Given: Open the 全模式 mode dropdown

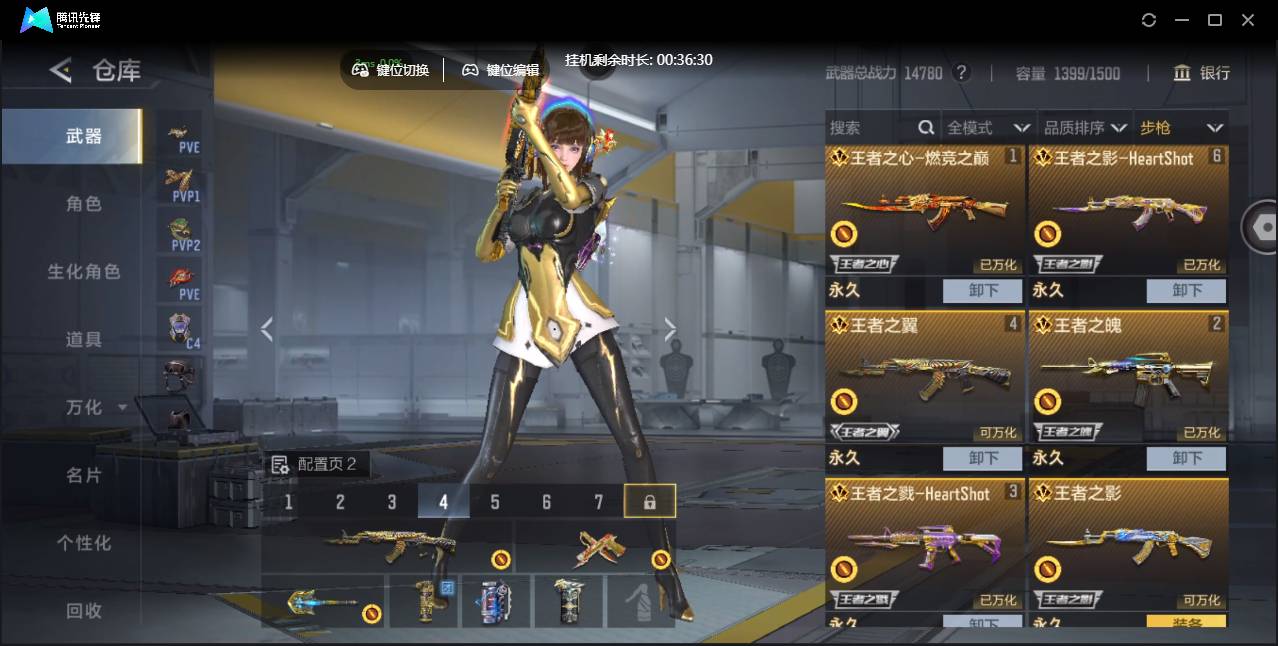Looking at the screenshot, I should click(988, 128).
